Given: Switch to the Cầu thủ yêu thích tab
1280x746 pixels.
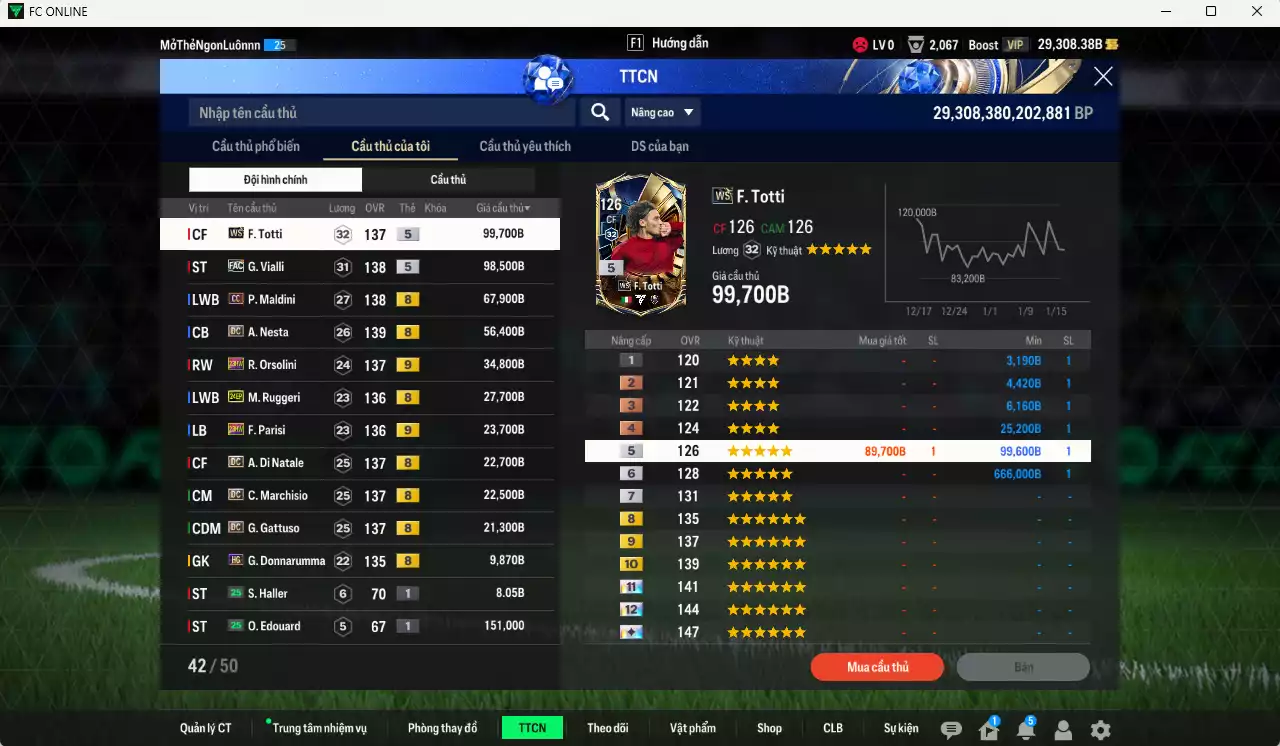Looking at the screenshot, I should [x=524, y=145].
